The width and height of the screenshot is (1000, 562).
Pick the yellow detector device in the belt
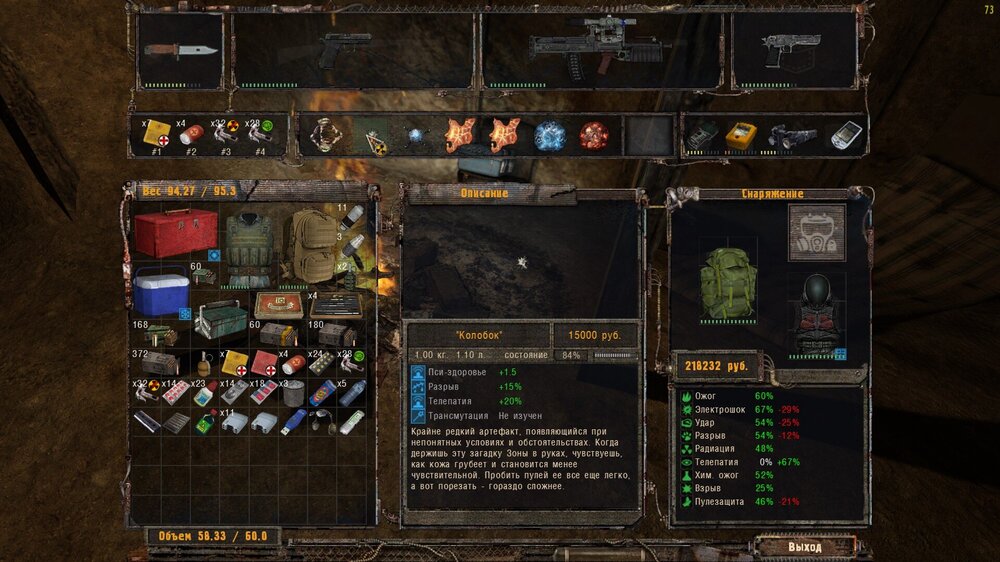tap(741, 136)
